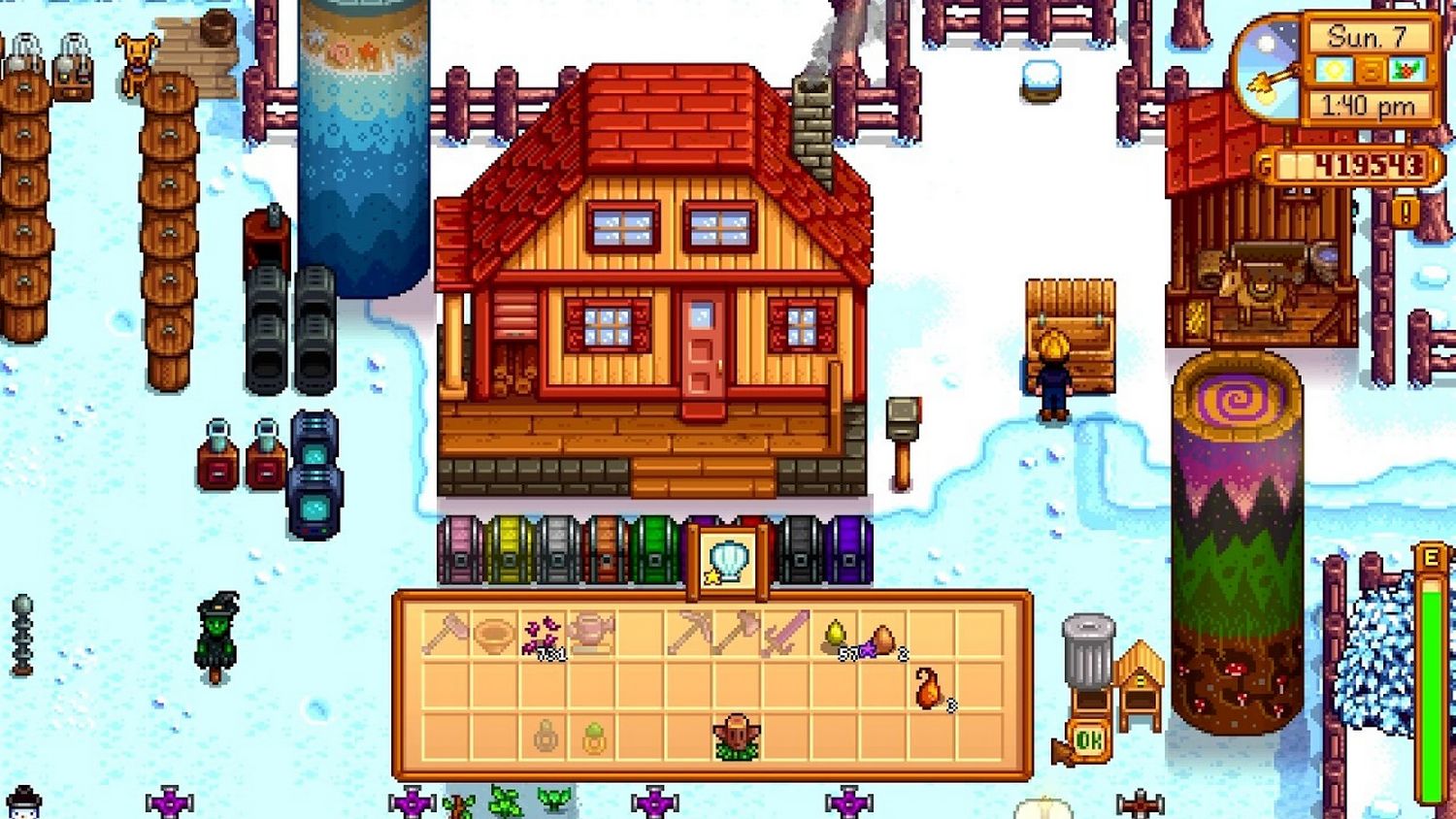Select the plain ring in the bottom row
The image size is (1456, 819).
point(545,739)
